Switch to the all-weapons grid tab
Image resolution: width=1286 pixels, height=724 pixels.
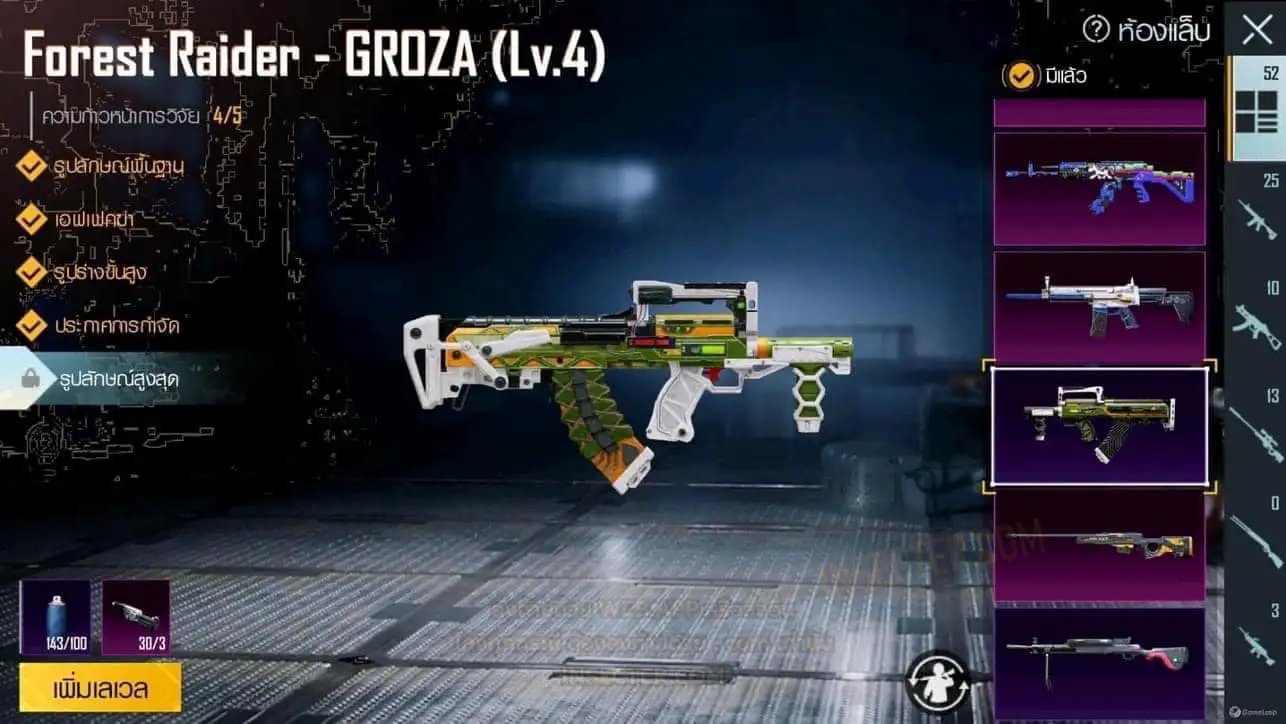click(x=1256, y=110)
